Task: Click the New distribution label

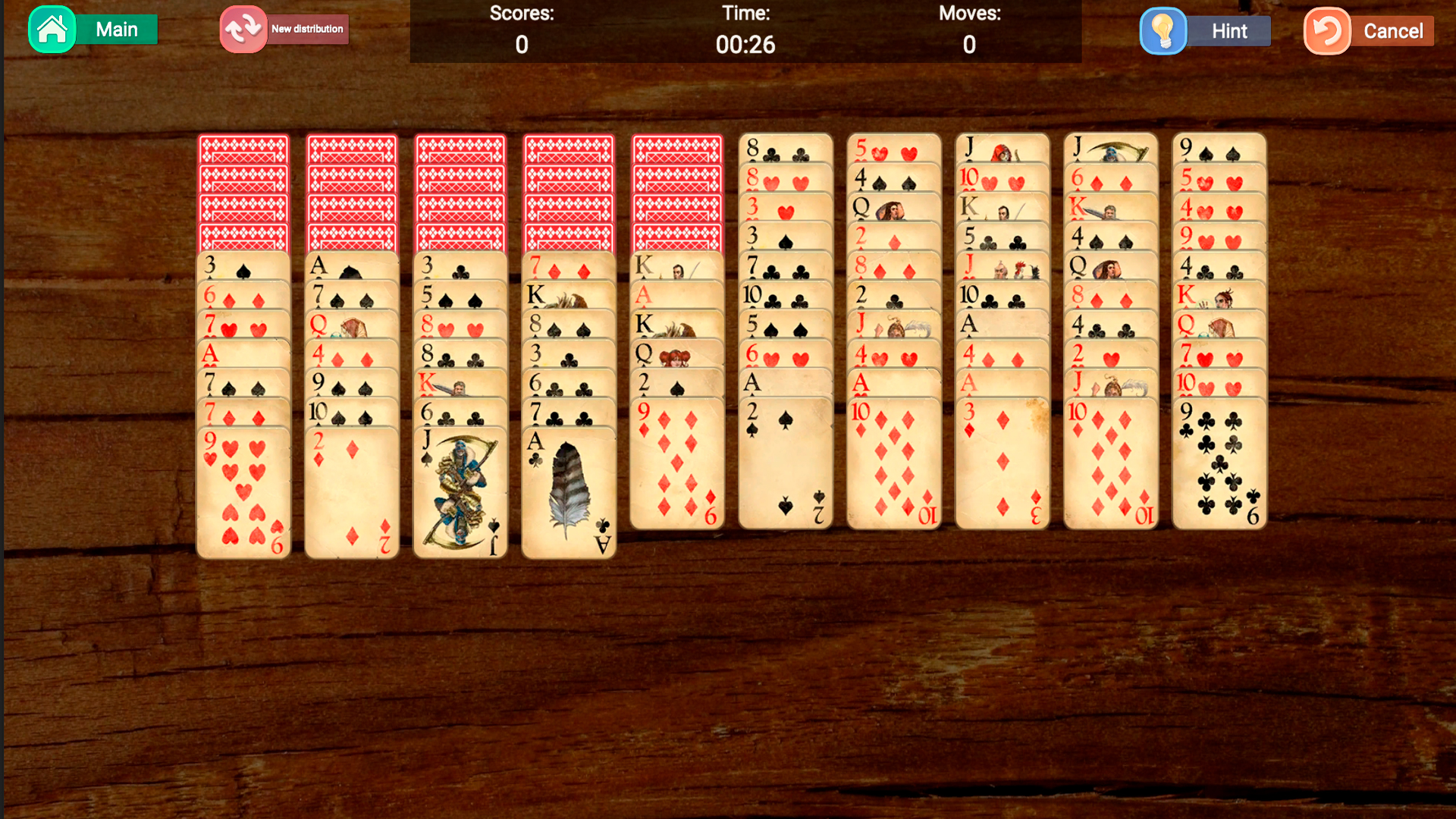Action: click(x=307, y=29)
